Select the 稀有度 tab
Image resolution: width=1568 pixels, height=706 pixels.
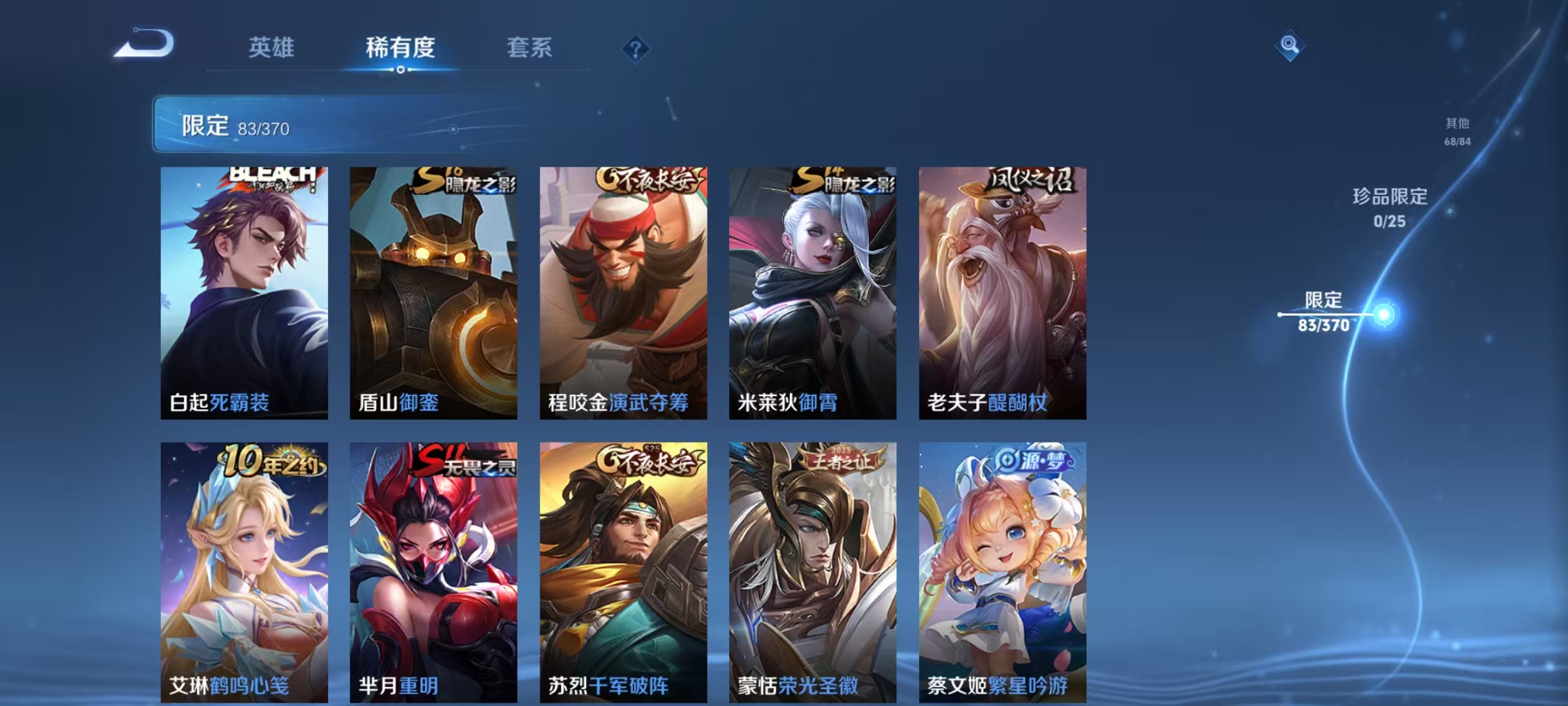(400, 47)
